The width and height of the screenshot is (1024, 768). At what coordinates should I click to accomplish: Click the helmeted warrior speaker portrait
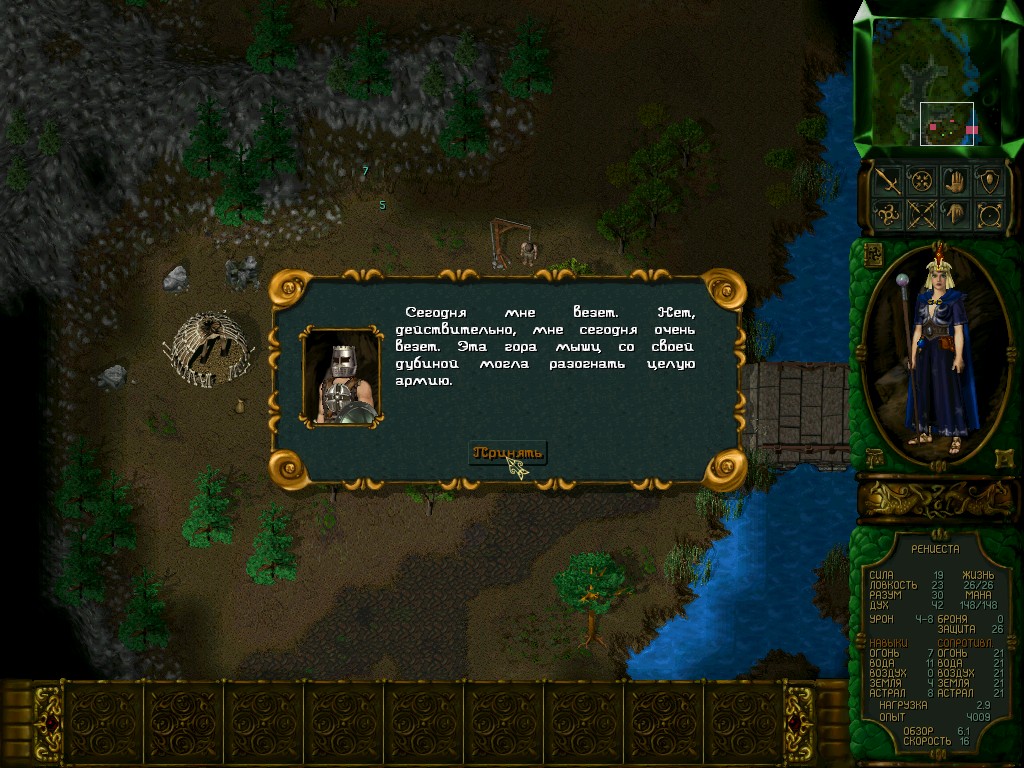[341, 377]
